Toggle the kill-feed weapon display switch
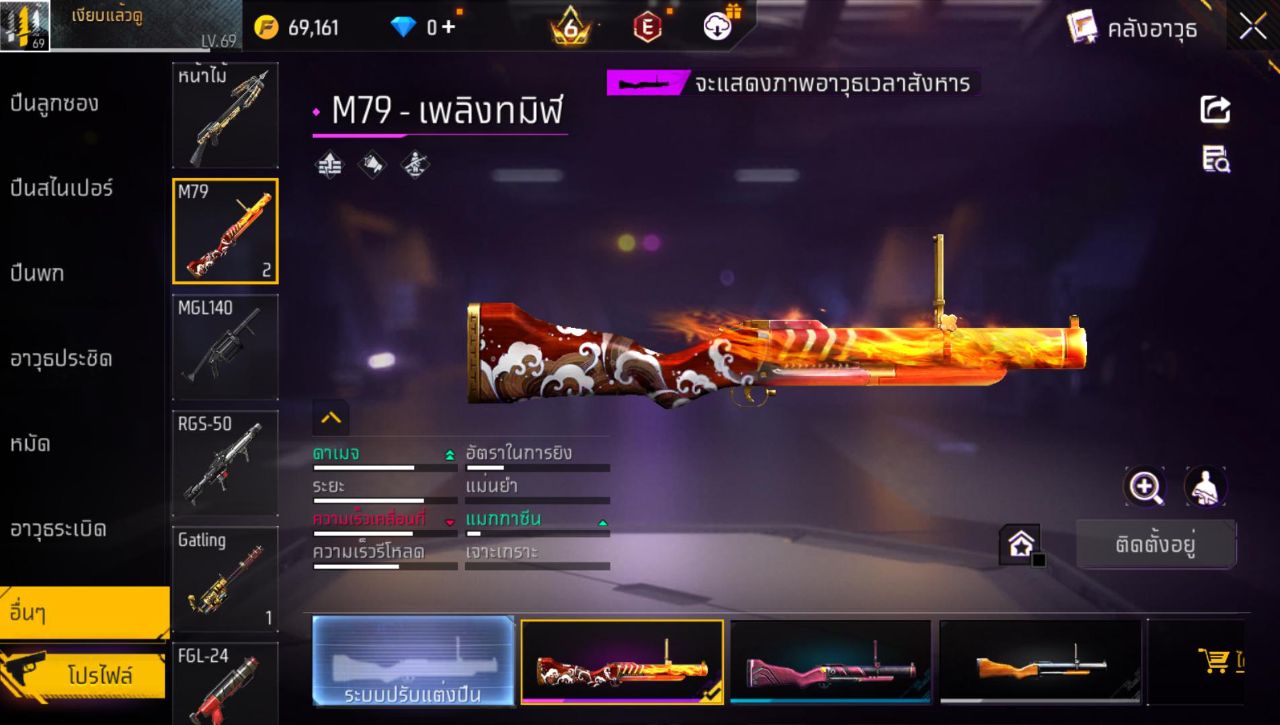1280x725 pixels. pos(648,84)
